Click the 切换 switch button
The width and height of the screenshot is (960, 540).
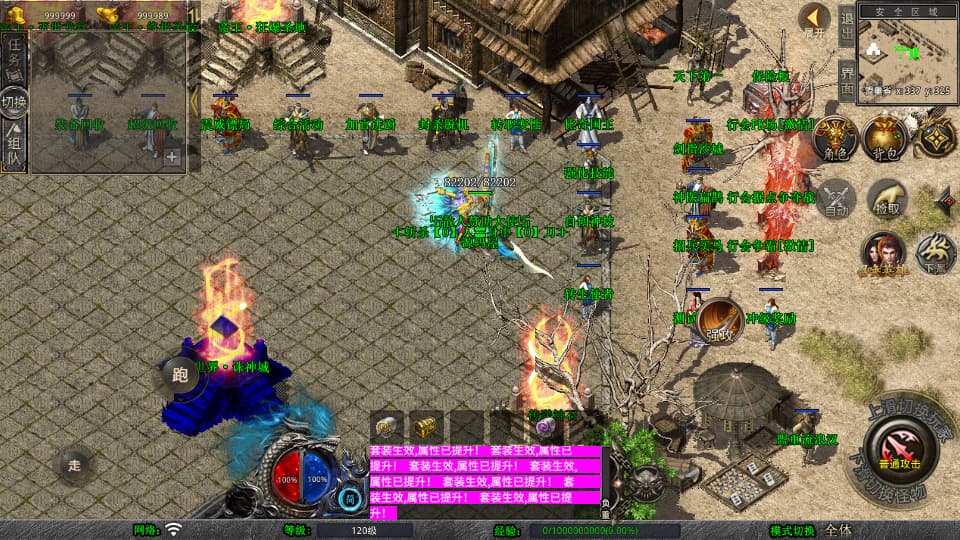15,101
